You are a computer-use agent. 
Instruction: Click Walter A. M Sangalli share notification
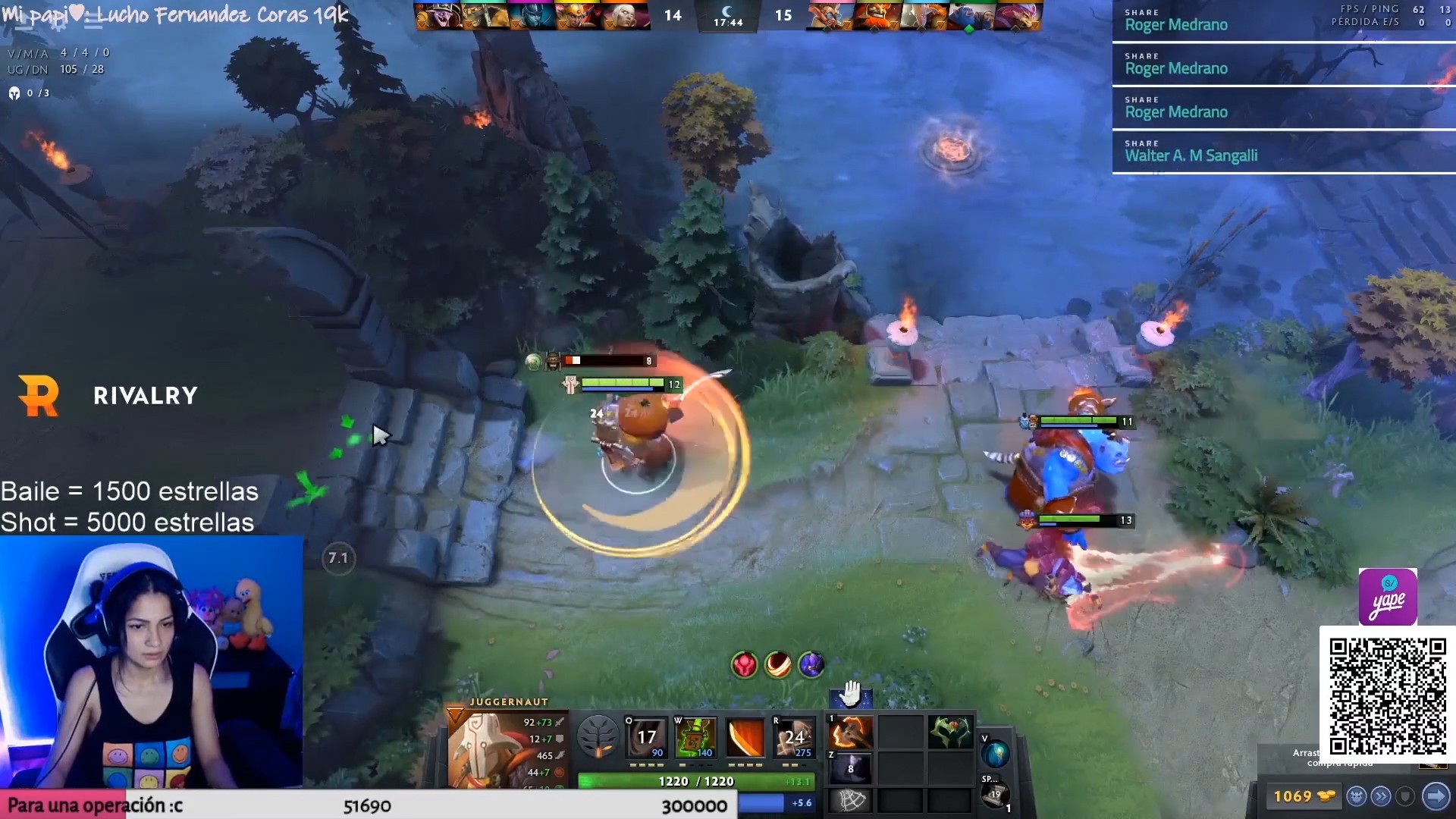(1283, 152)
